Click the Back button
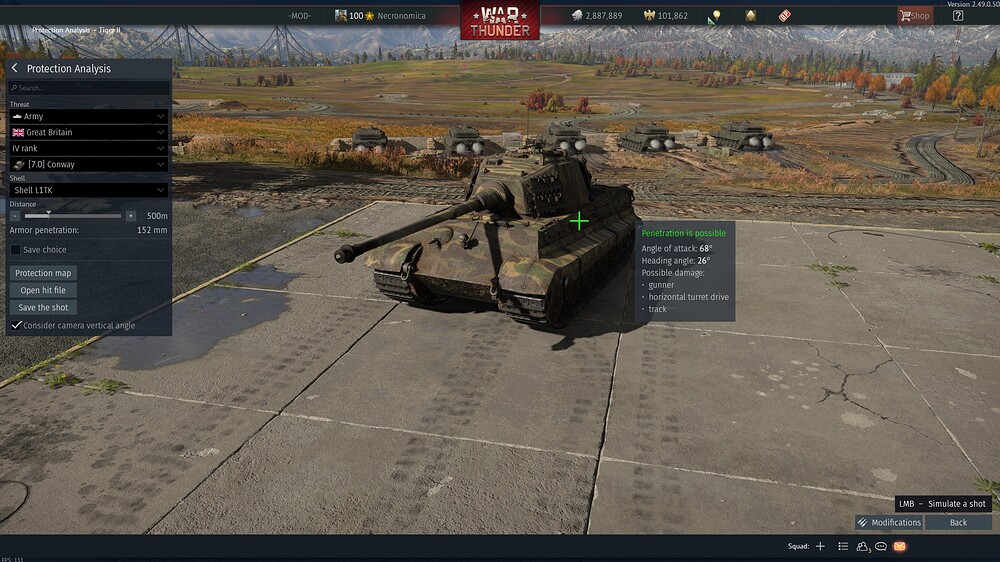Viewport: 1000px width, 562px height. tap(958, 522)
